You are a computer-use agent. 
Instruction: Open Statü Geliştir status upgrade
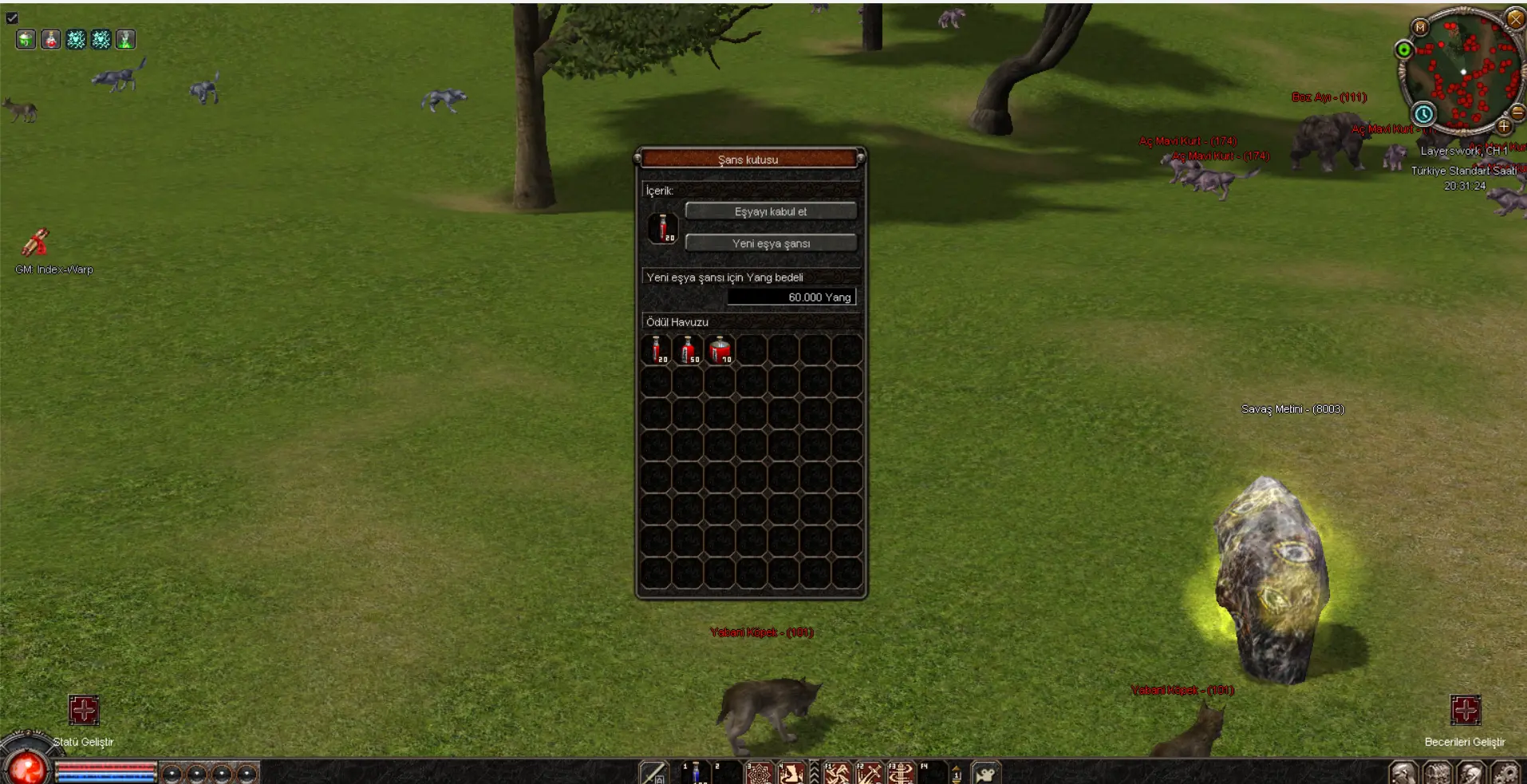point(84,710)
